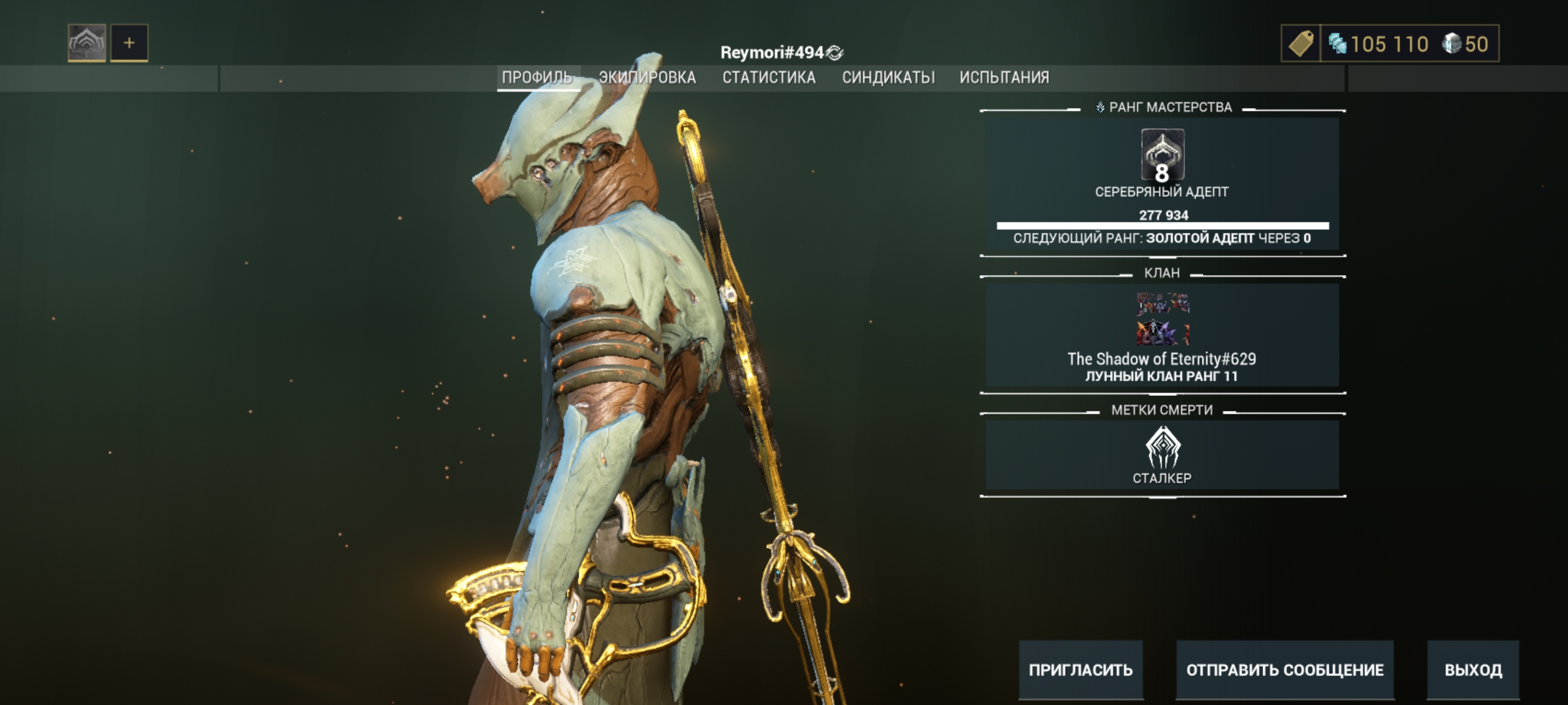
Task: Open the ЭКИПИРОВКА tab
Action: 647,77
